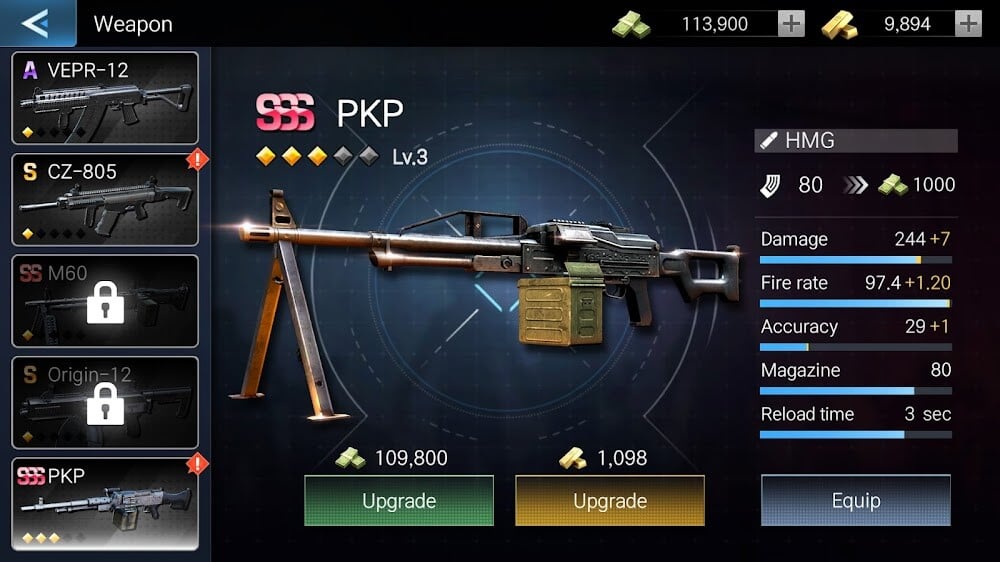Upgrade PKP with gold using yellow button
The width and height of the screenshot is (1000, 562).
pyautogui.click(x=610, y=501)
